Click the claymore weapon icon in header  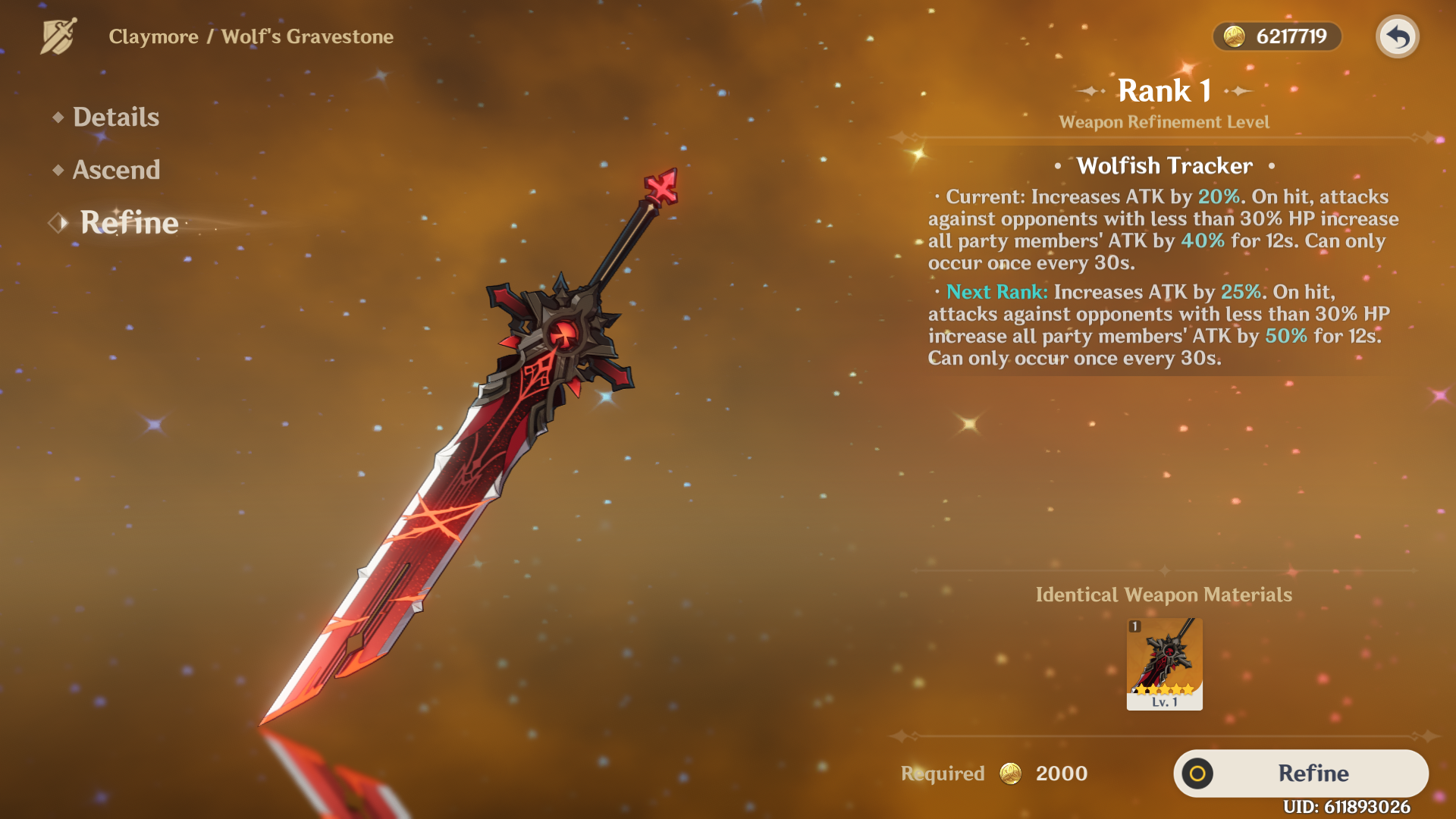[58, 36]
